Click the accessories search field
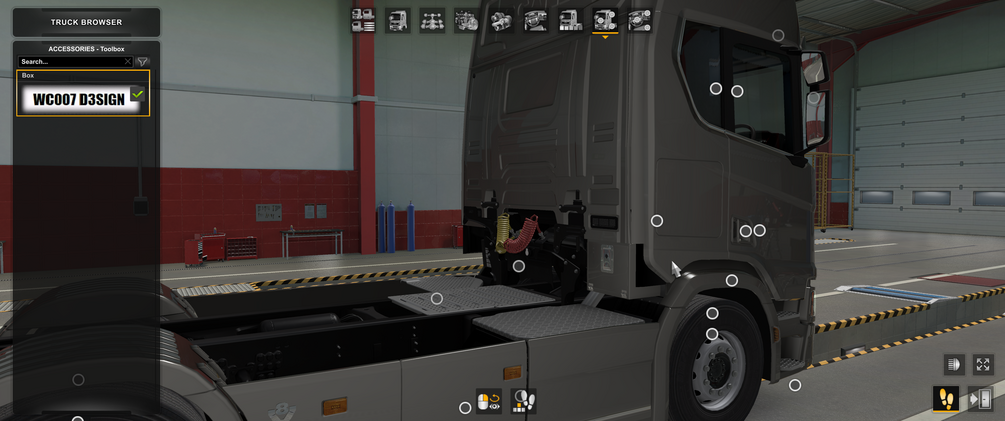This screenshot has width=1005, height=421. point(70,62)
